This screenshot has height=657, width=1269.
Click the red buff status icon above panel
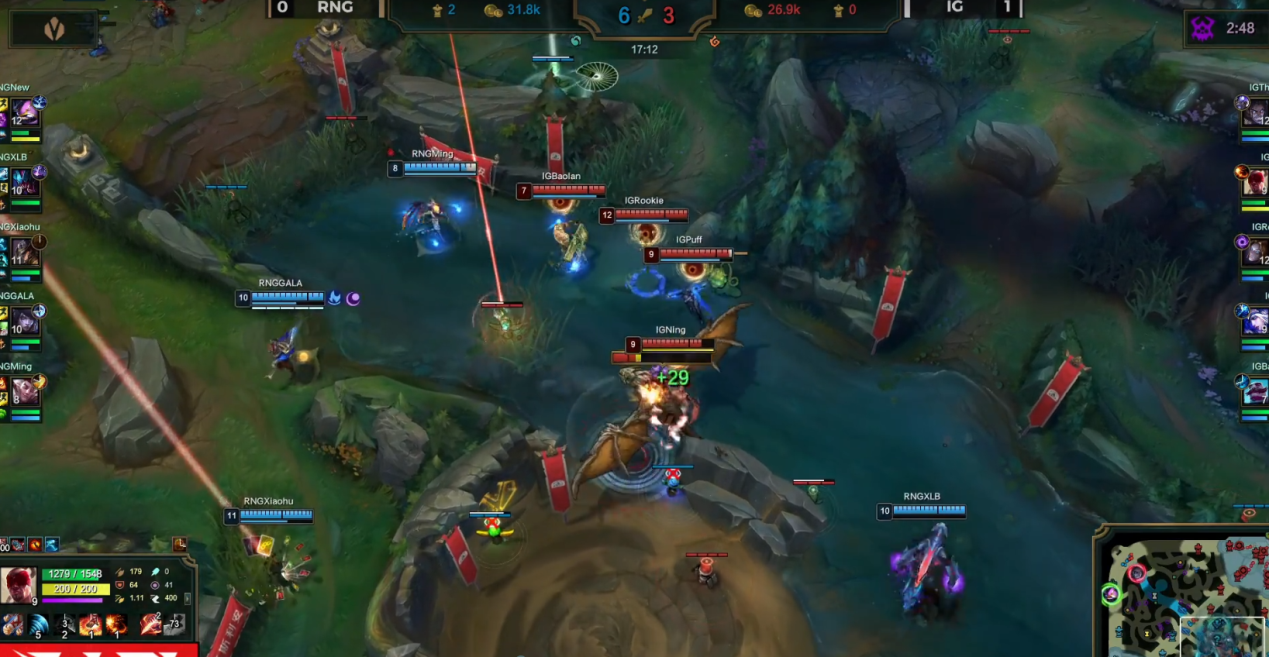36,545
